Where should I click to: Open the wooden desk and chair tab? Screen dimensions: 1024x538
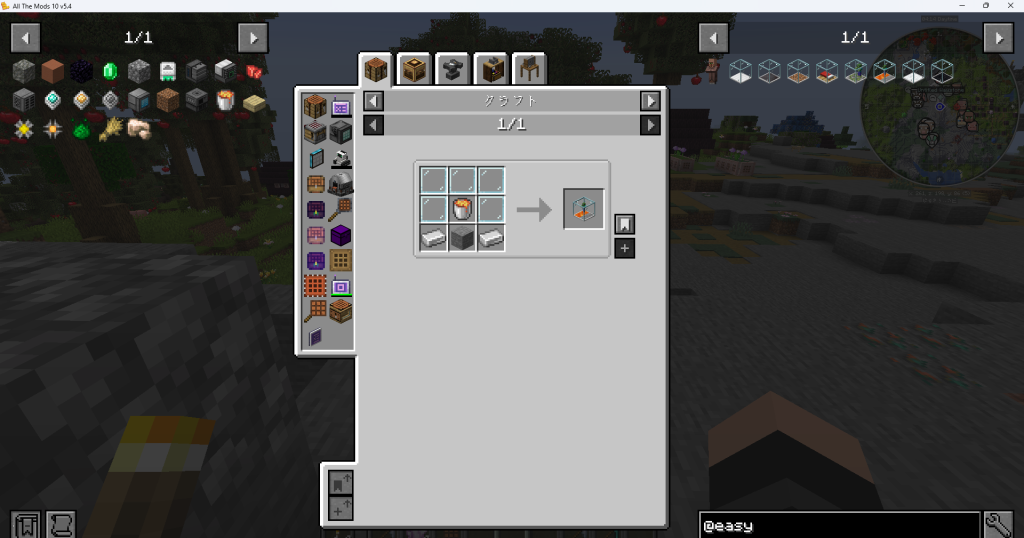[x=529, y=69]
